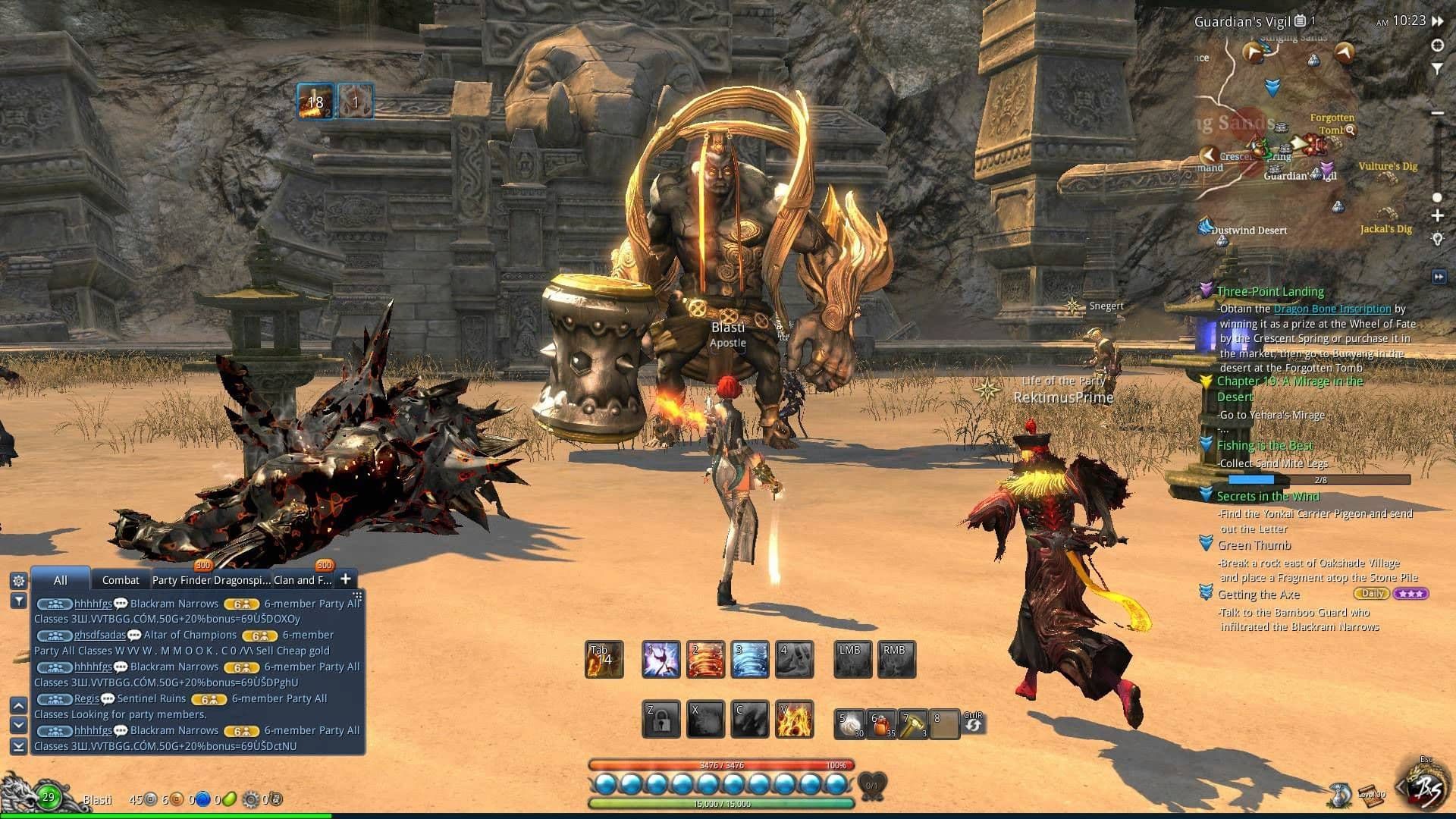Click the magnifier beside Forgotten Tomb on minimap
The image size is (1456, 819).
(x=1350, y=130)
